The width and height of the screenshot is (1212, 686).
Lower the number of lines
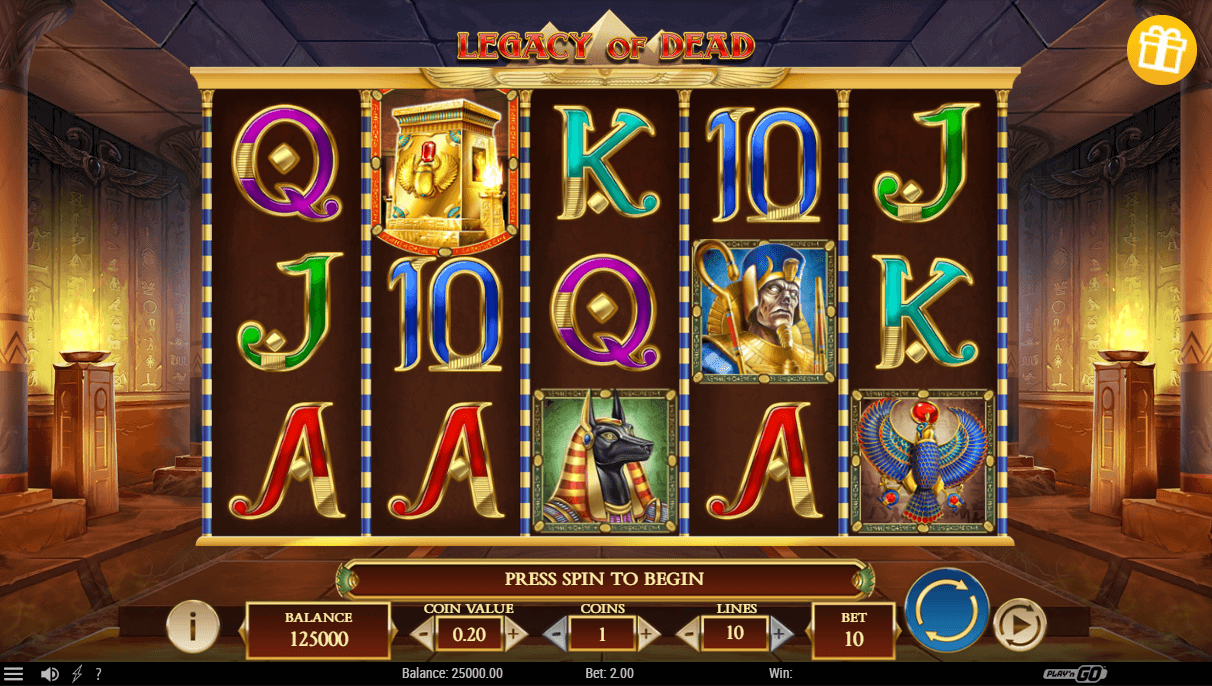pos(689,633)
